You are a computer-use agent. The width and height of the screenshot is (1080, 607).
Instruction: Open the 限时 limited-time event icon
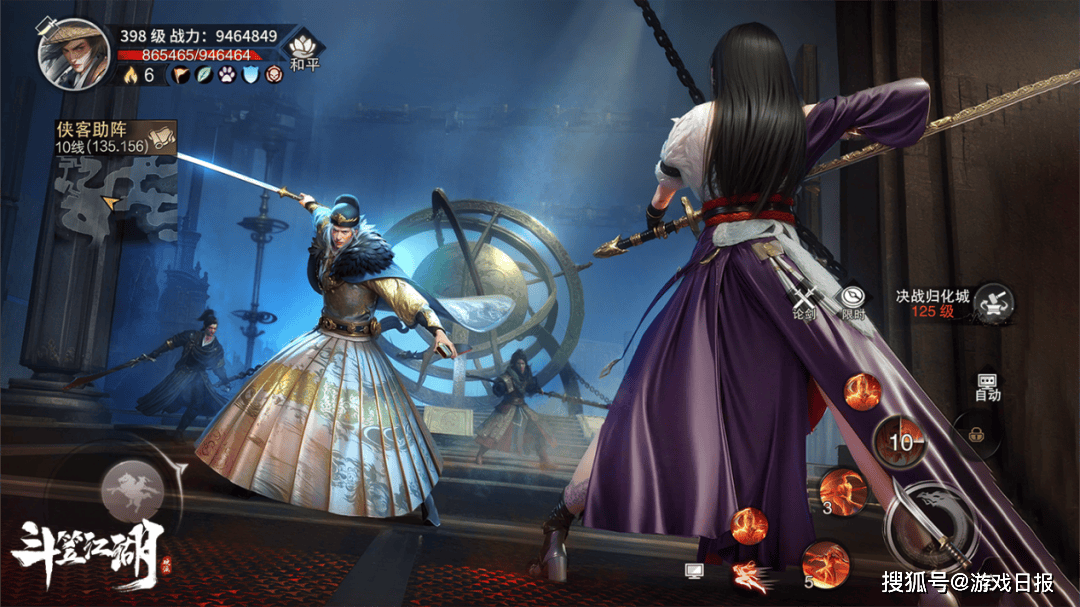tap(853, 299)
